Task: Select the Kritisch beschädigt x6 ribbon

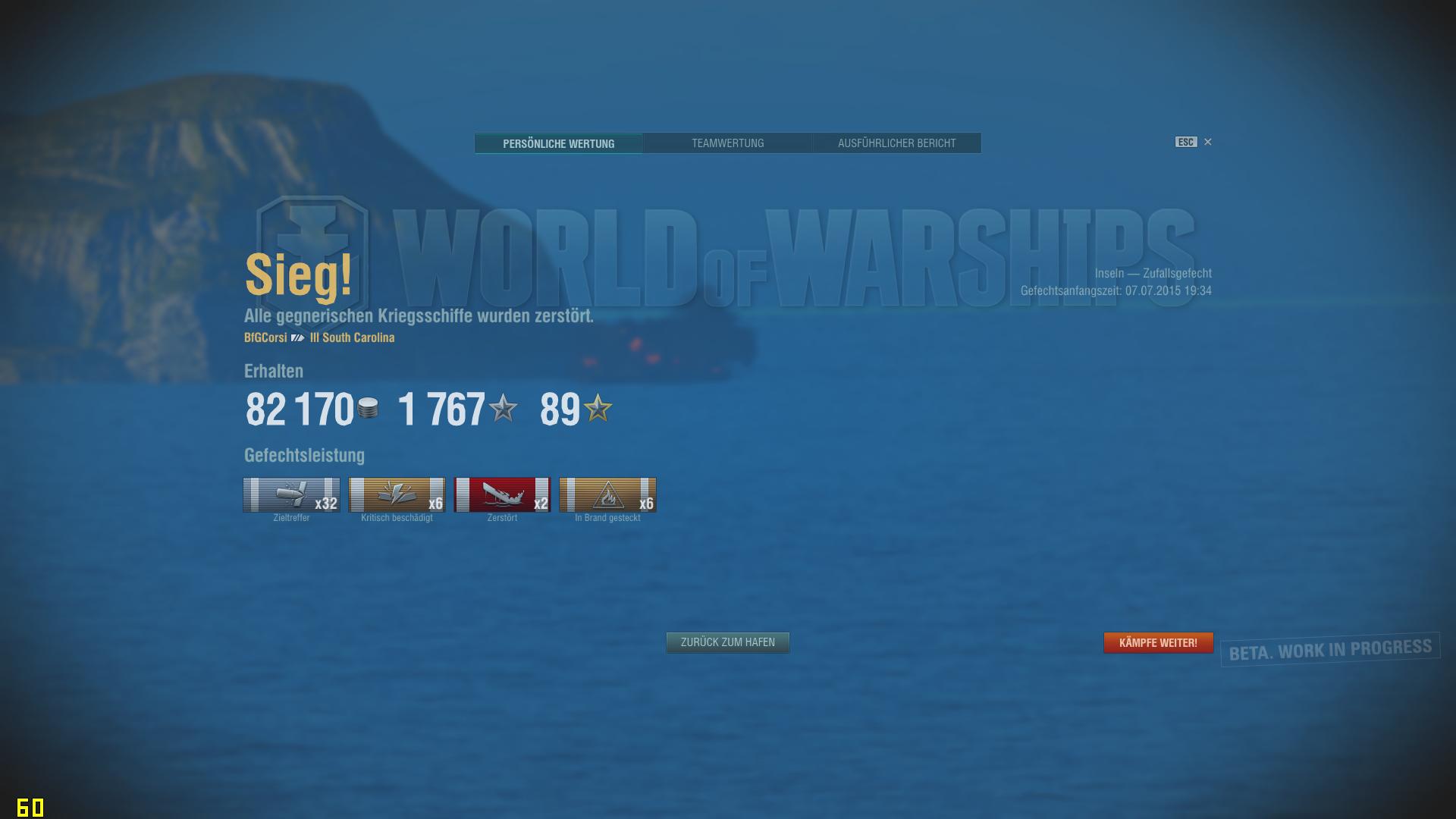Action: click(397, 495)
